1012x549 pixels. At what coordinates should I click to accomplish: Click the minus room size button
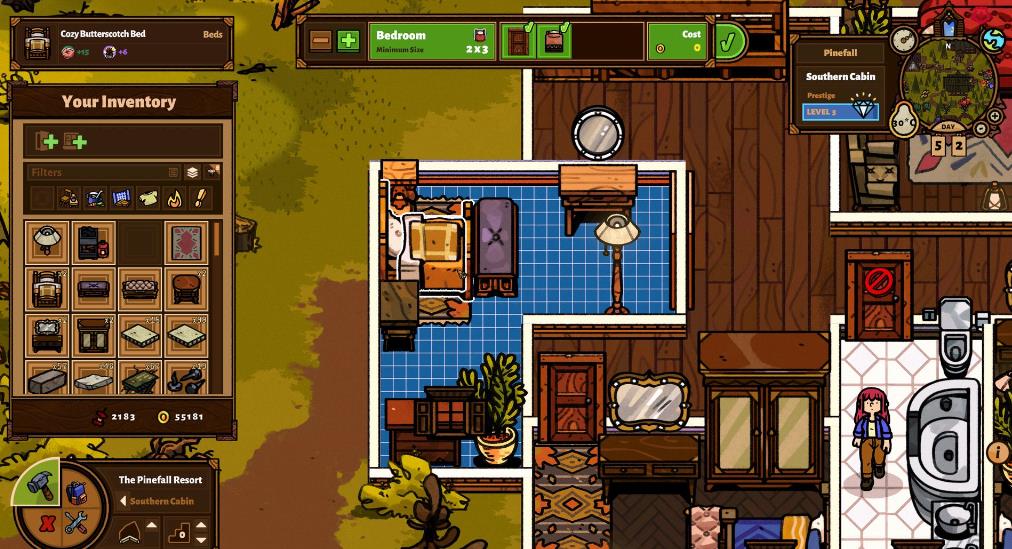(321, 41)
